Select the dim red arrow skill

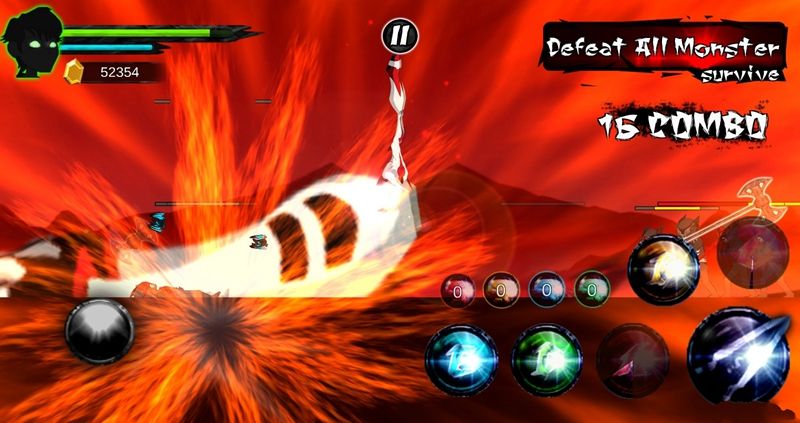pyautogui.click(x=633, y=359)
